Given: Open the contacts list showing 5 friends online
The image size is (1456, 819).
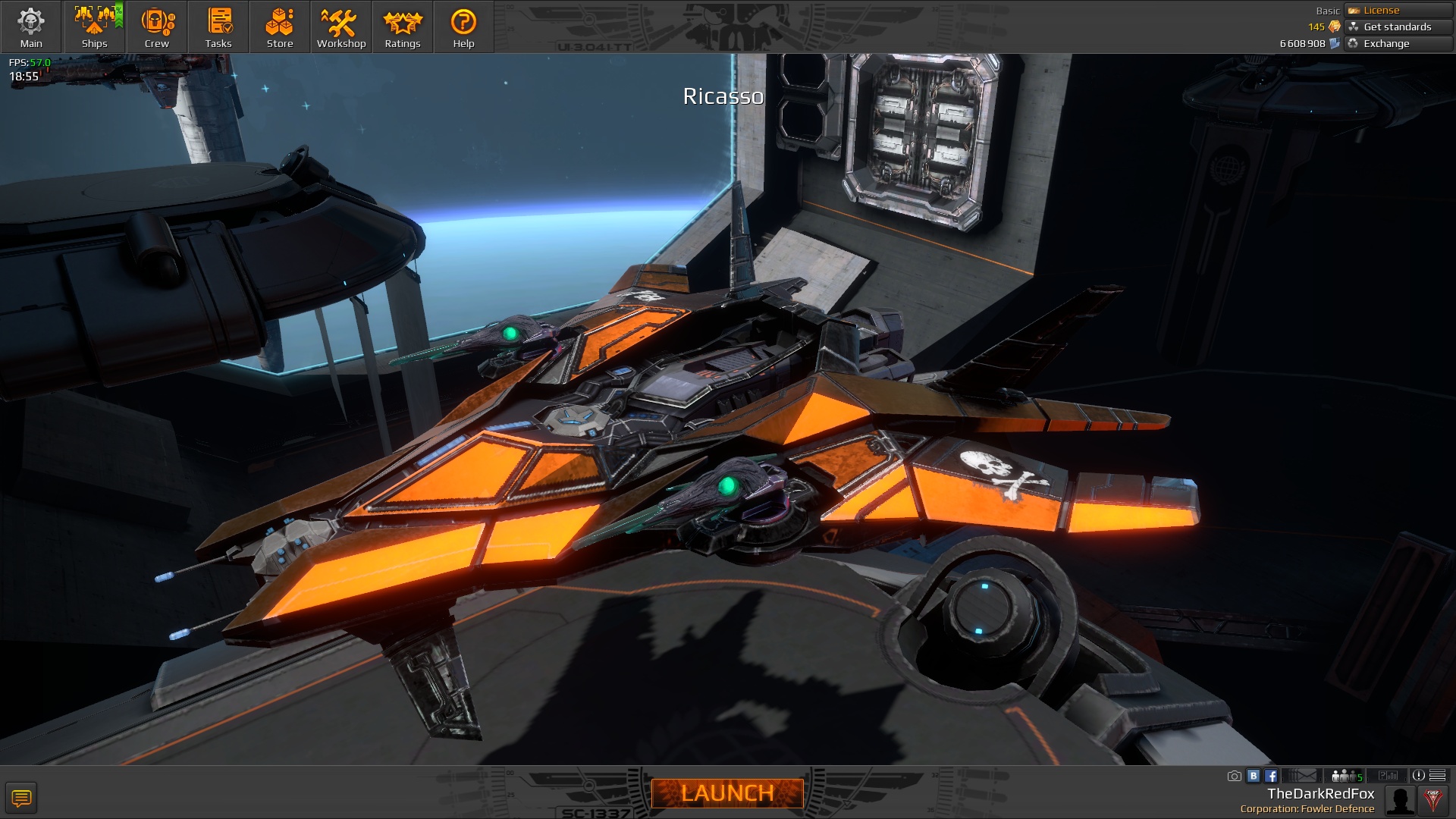Looking at the screenshot, I should 1345,776.
